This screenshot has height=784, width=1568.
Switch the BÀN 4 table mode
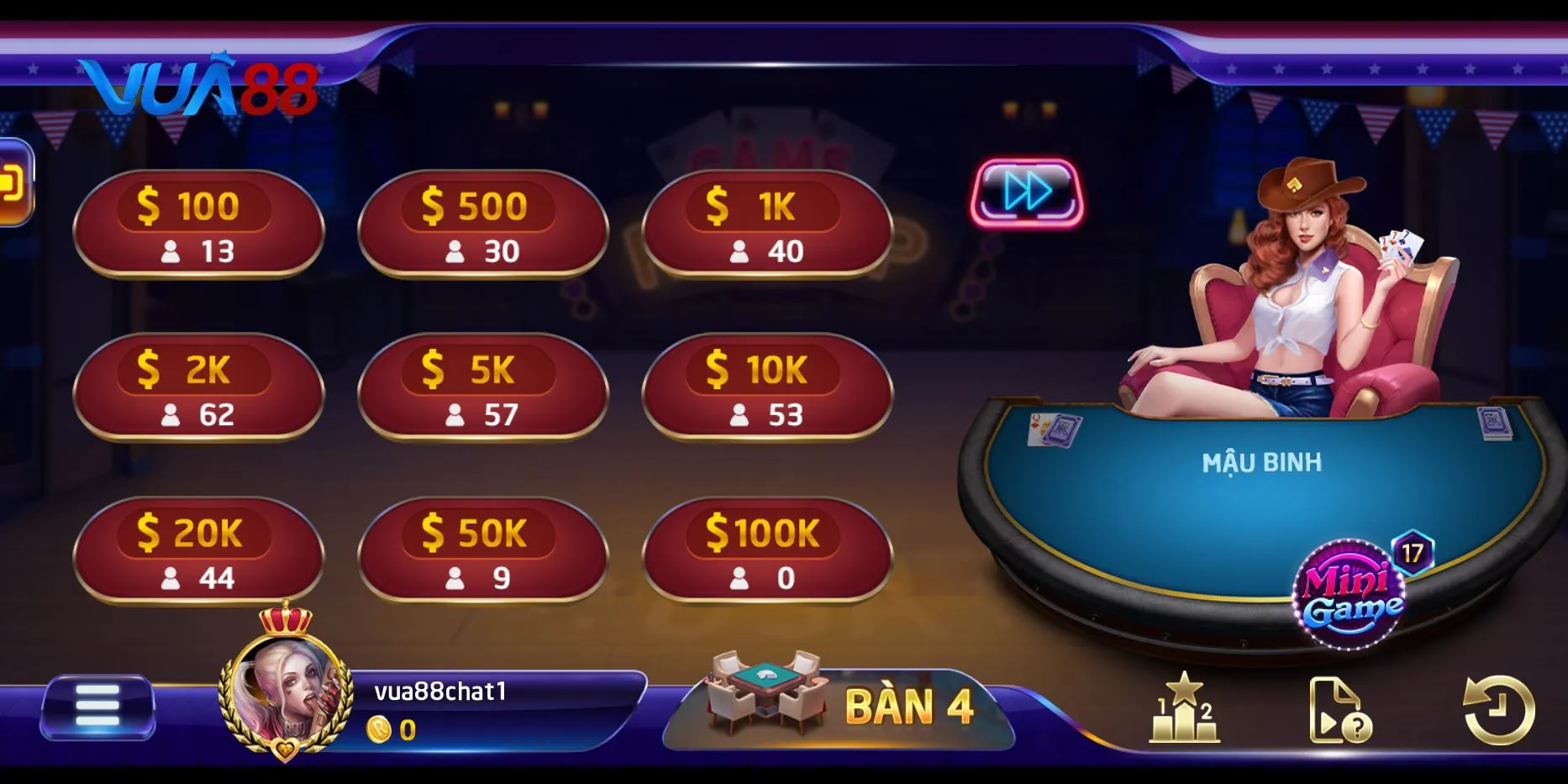tap(840, 704)
